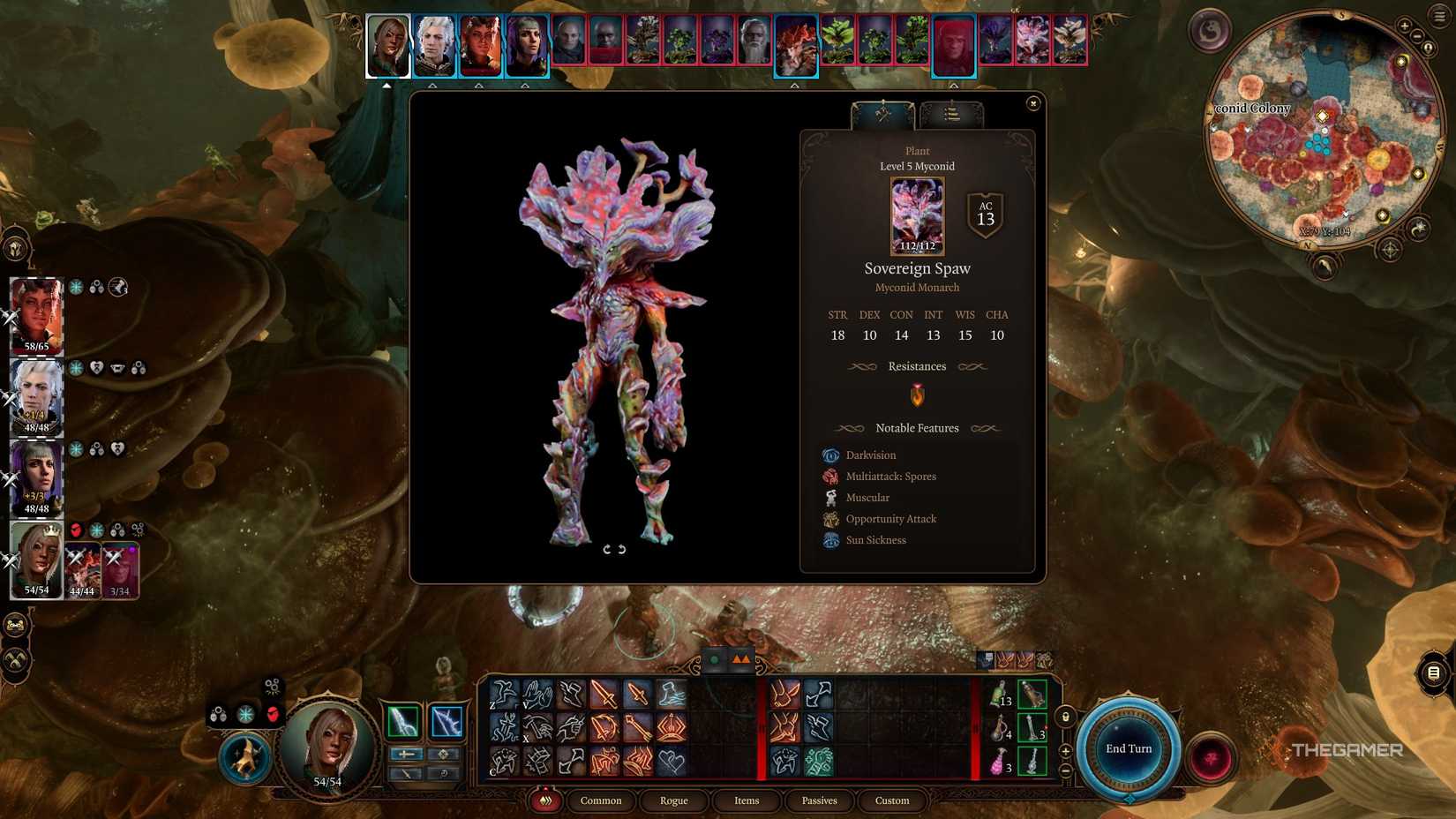Screen dimensions: 1456x819
Task: Toggle the red hotbar flourish button
Action: pos(544,800)
